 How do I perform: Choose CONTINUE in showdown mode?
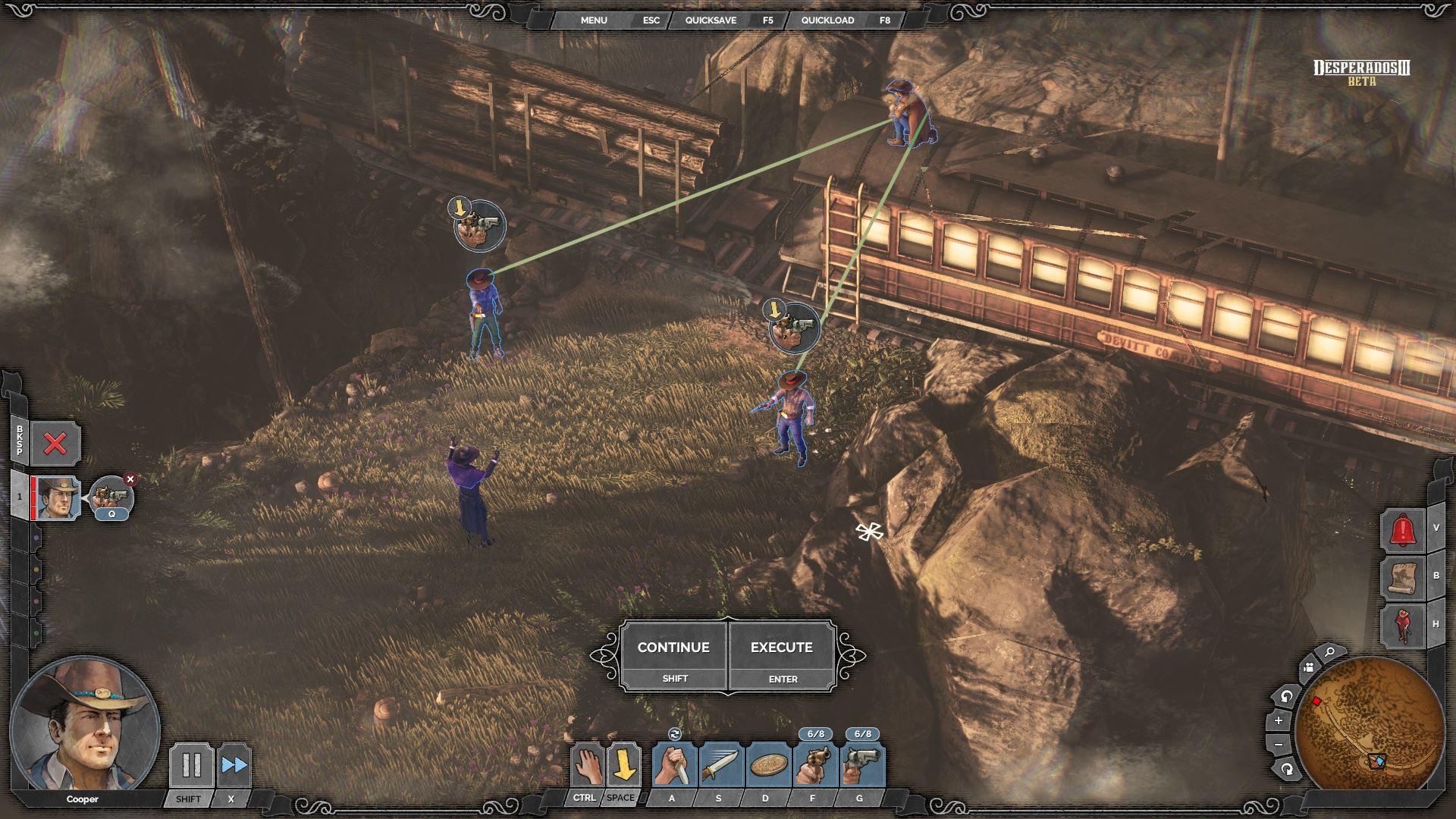673,655
